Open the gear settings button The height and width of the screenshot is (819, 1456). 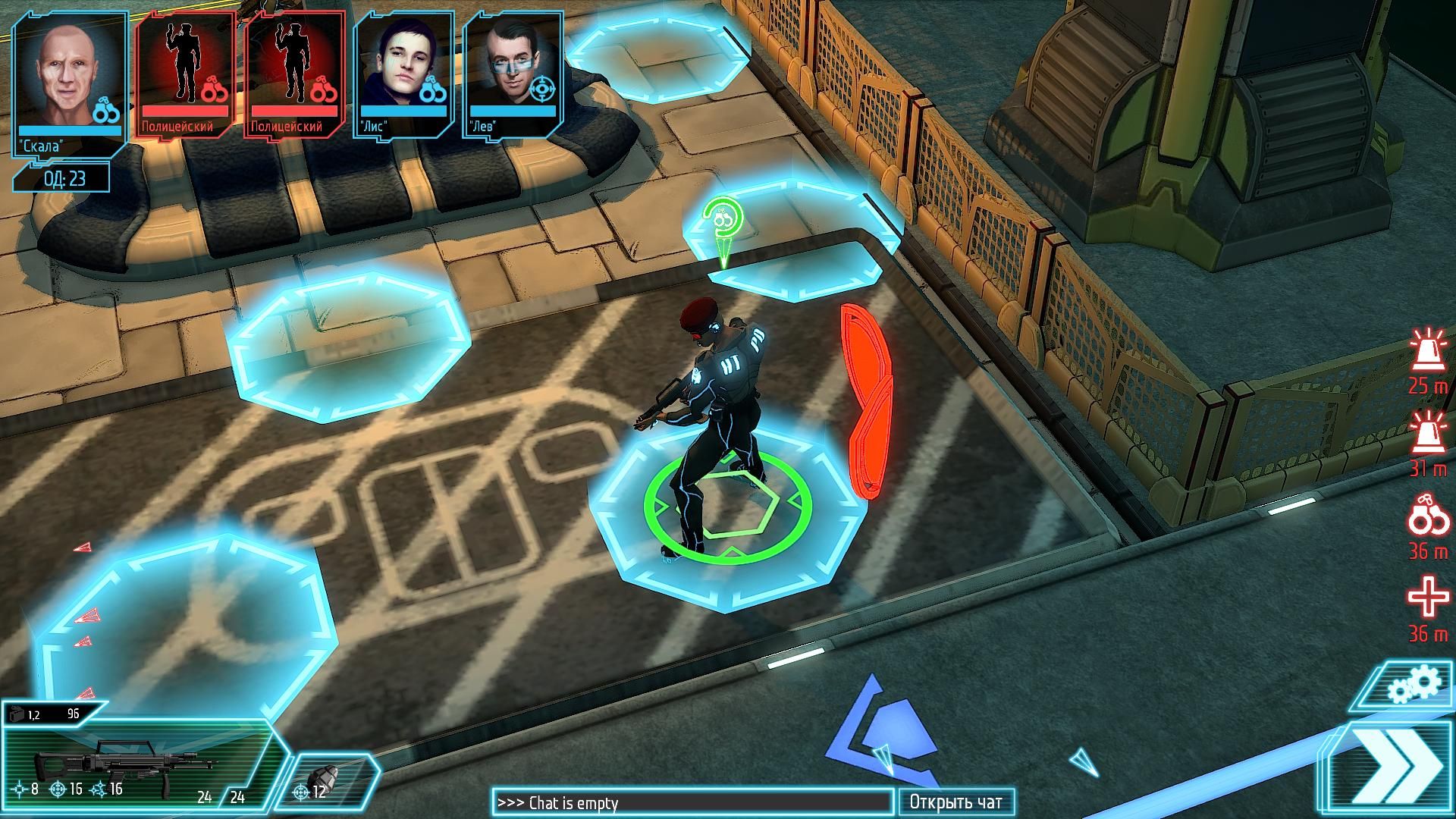click(1412, 687)
